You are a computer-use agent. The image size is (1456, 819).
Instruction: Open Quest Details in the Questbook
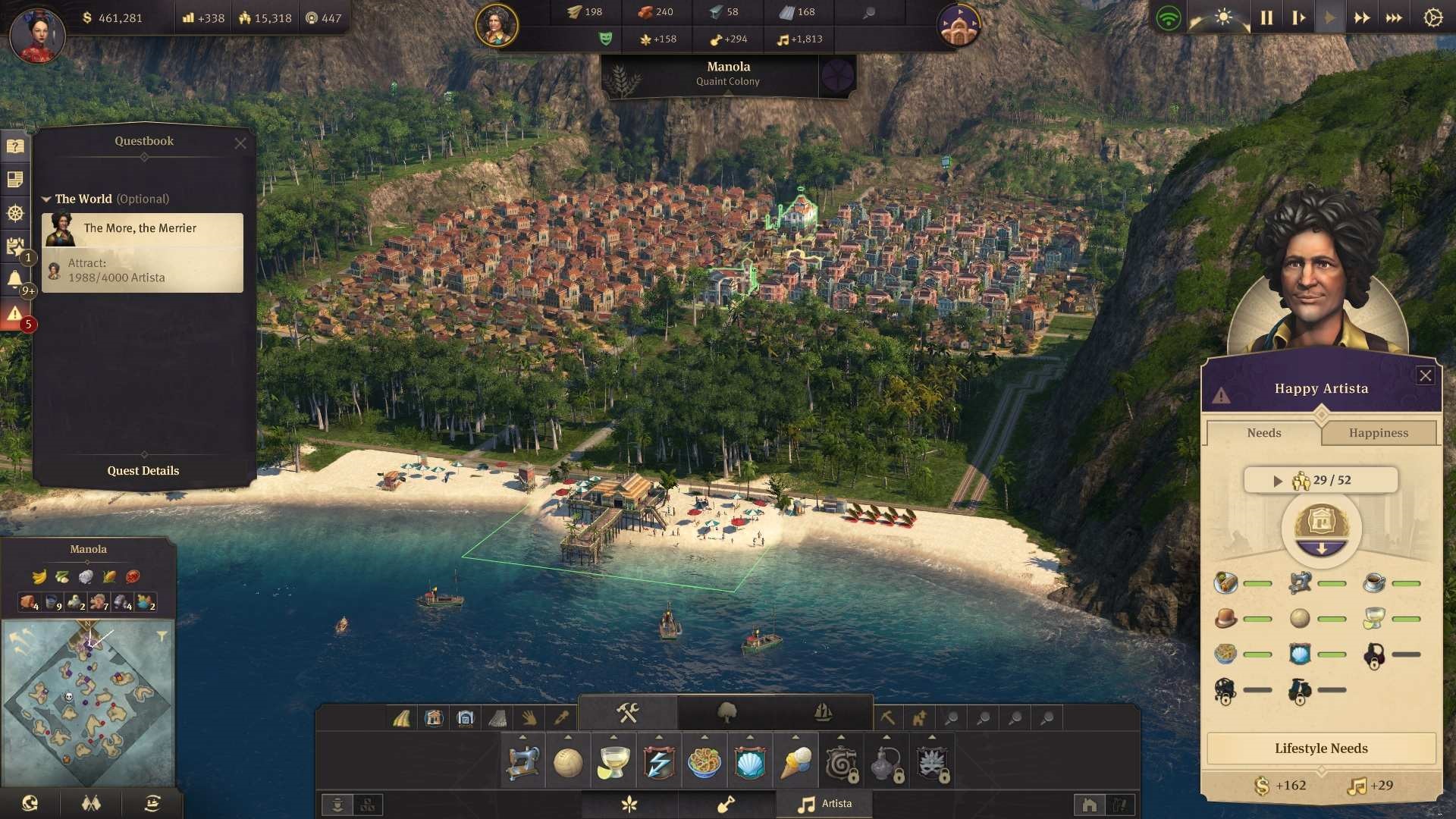[x=143, y=470]
